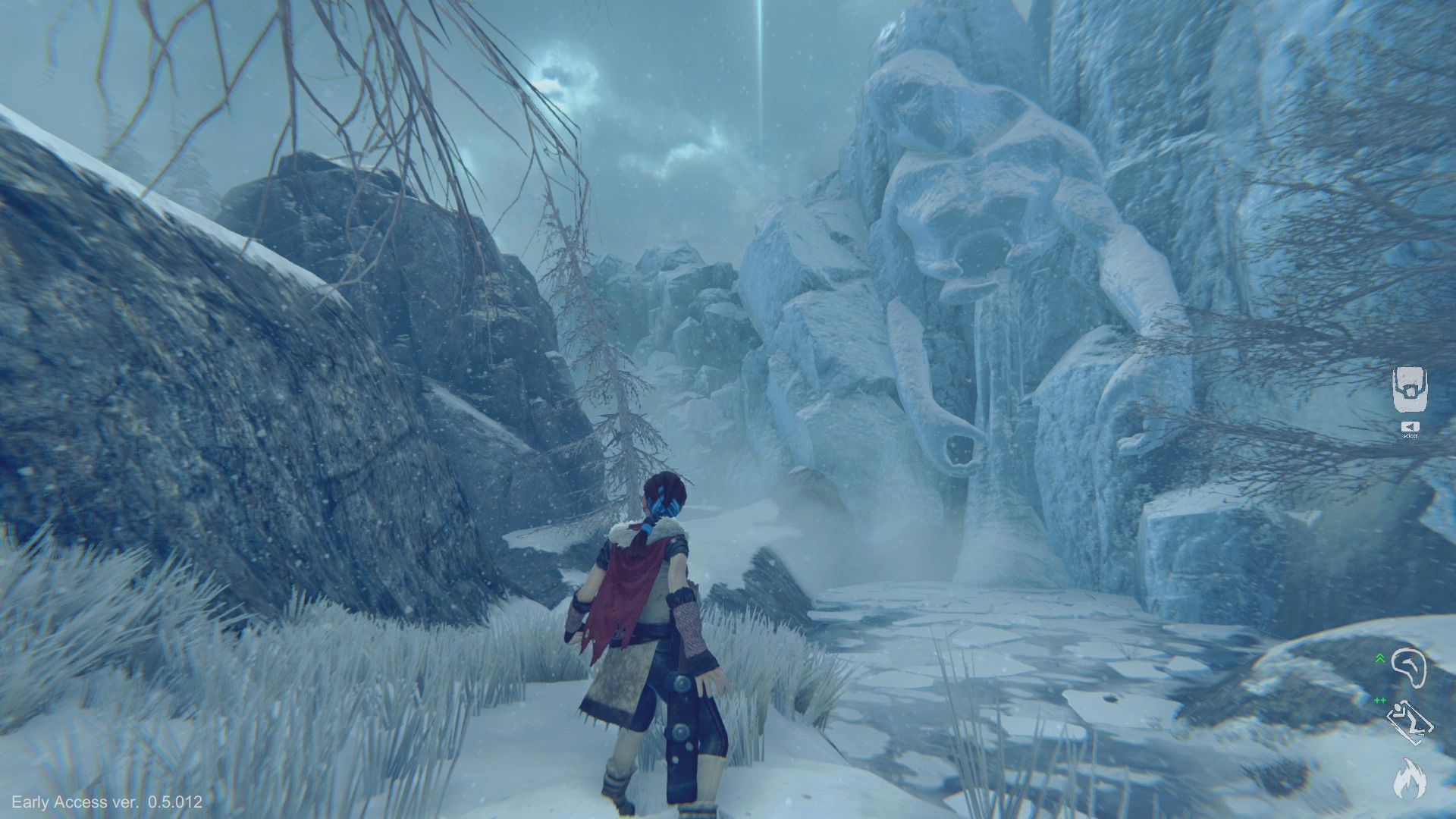Viewport: 1456px width, 819px height.
Task: Select the amulet item slot icon
Action: point(1410,390)
